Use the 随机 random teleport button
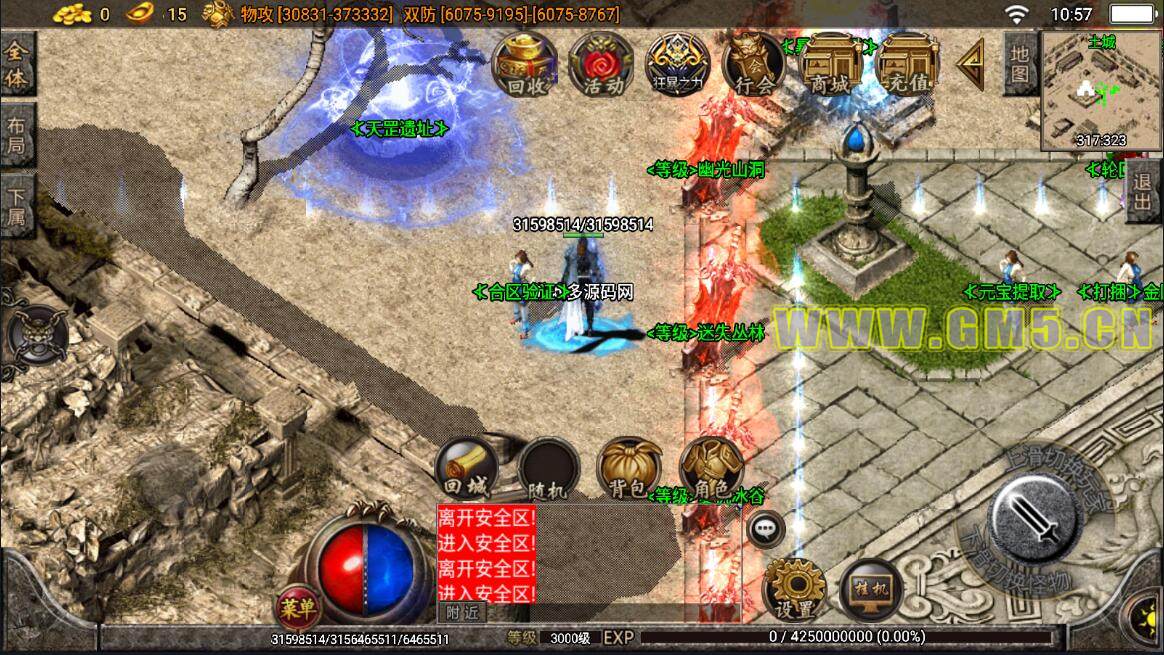The image size is (1164, 655). (548, 469)
